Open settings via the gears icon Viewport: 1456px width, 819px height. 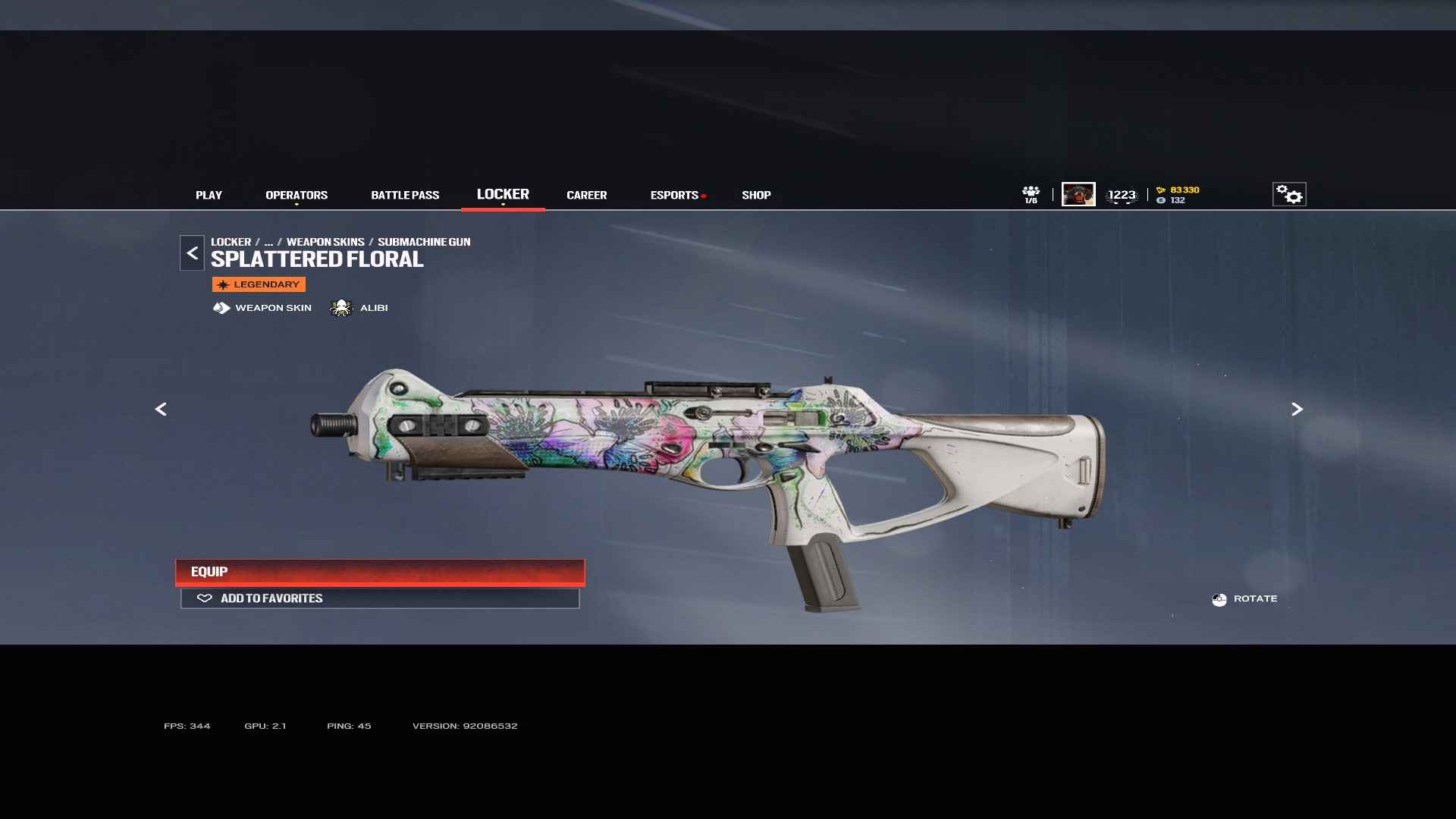coord(1288,194)
